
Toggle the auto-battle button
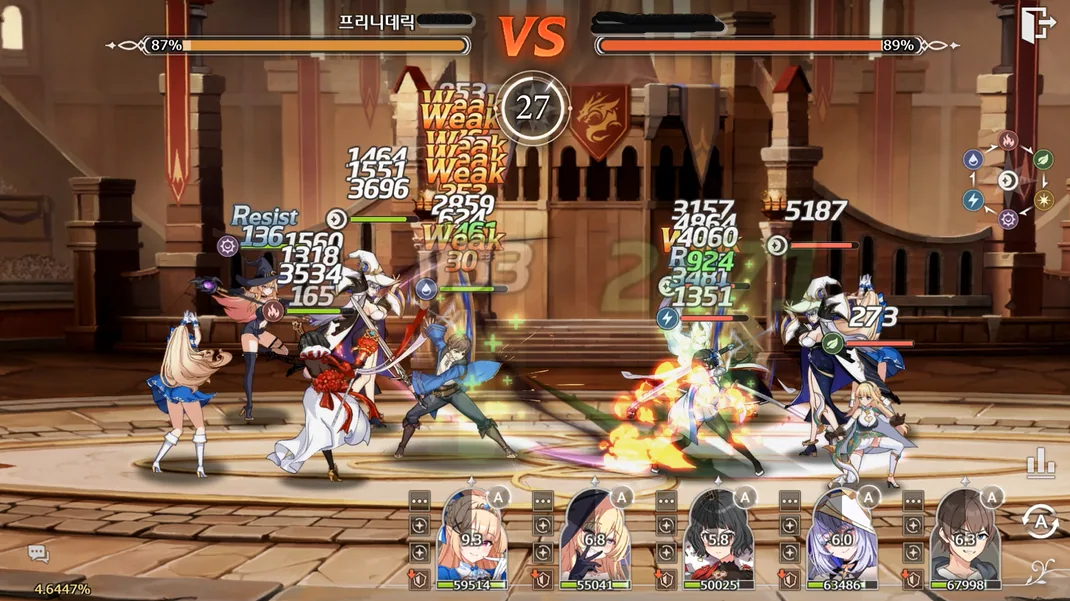[x=1040, y=521]
